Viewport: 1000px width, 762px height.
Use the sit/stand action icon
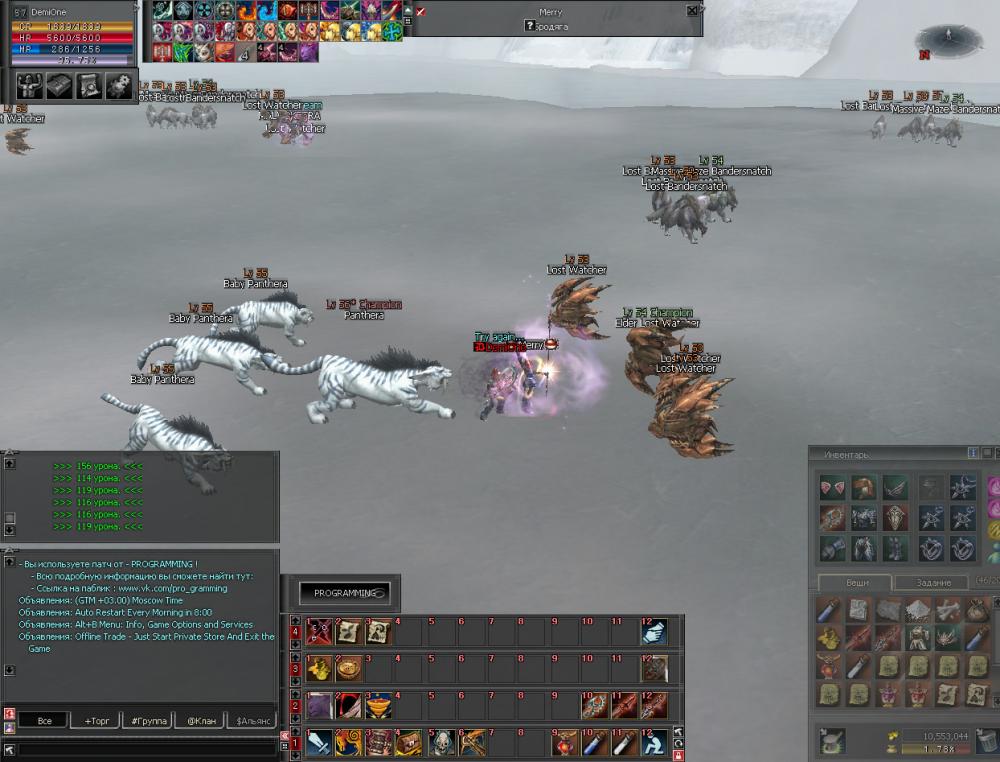coord(654,743)
